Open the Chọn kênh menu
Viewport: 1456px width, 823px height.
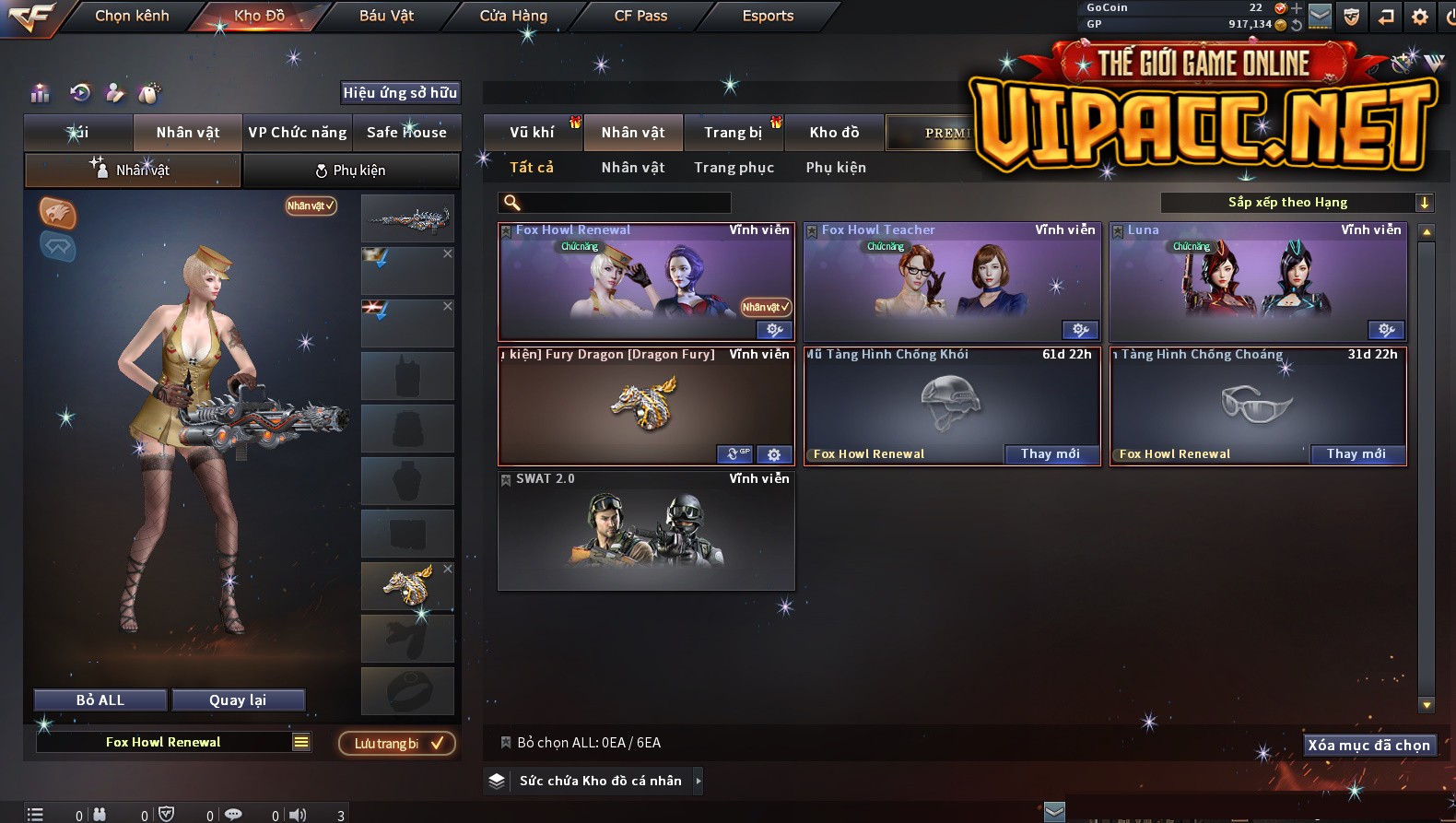coord(132,16)
